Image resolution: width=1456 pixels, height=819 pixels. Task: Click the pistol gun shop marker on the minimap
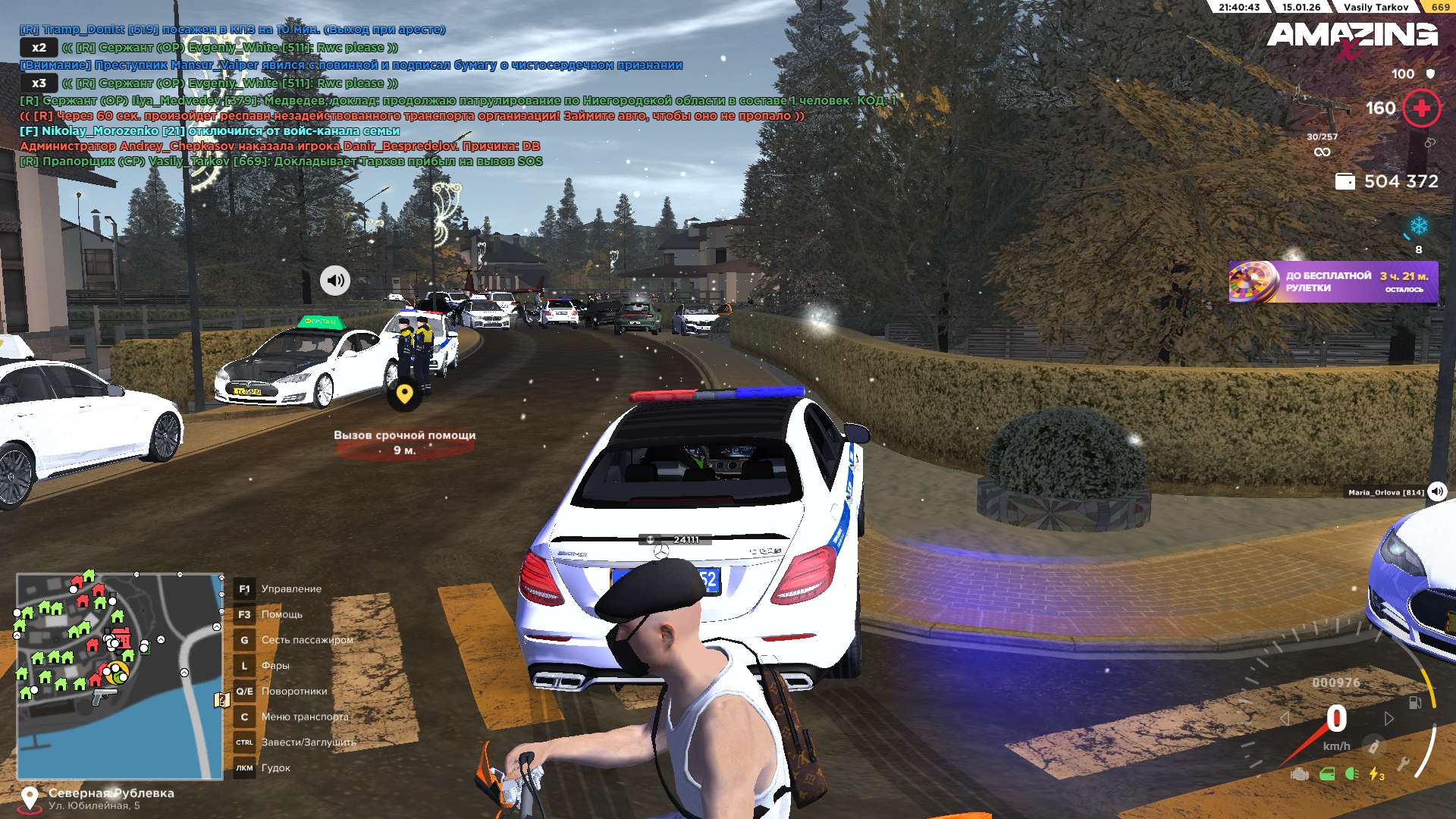pos(103,695)
